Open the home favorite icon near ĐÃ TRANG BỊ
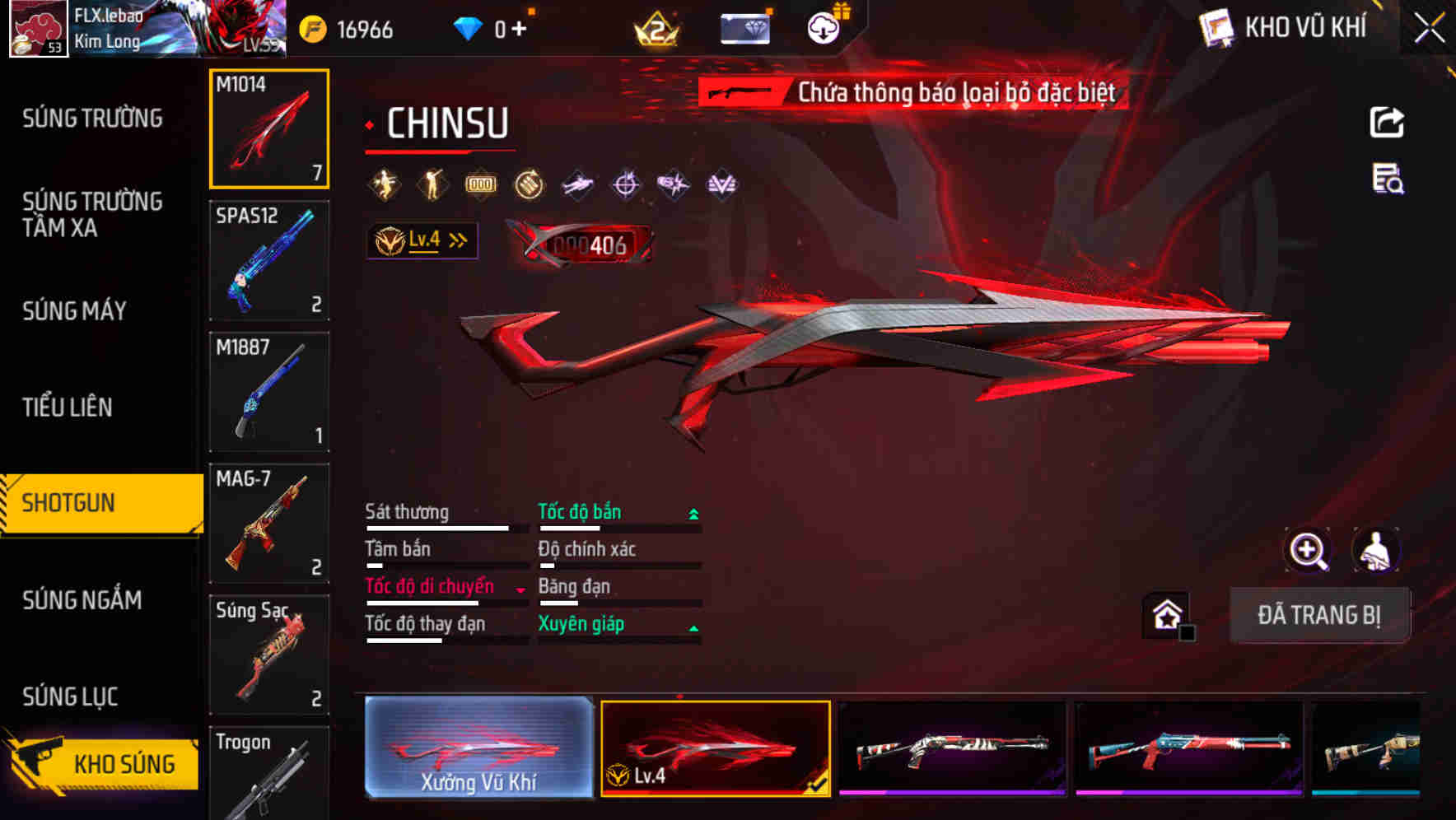 (x=1166, y=614)
